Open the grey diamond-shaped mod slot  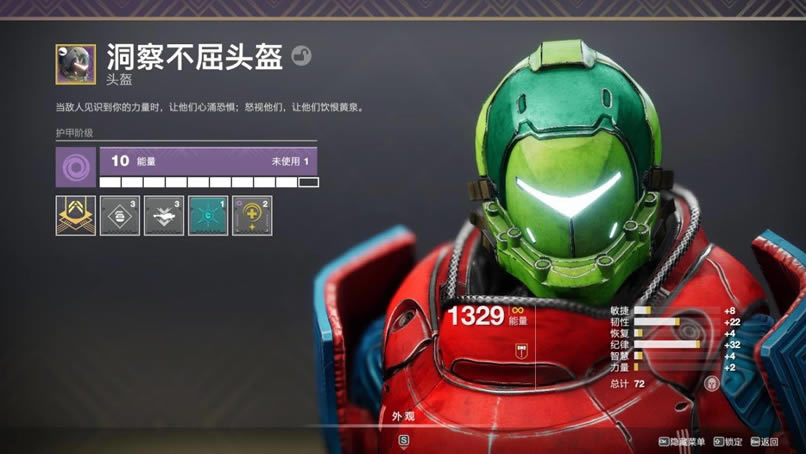(x=120, y=215)
